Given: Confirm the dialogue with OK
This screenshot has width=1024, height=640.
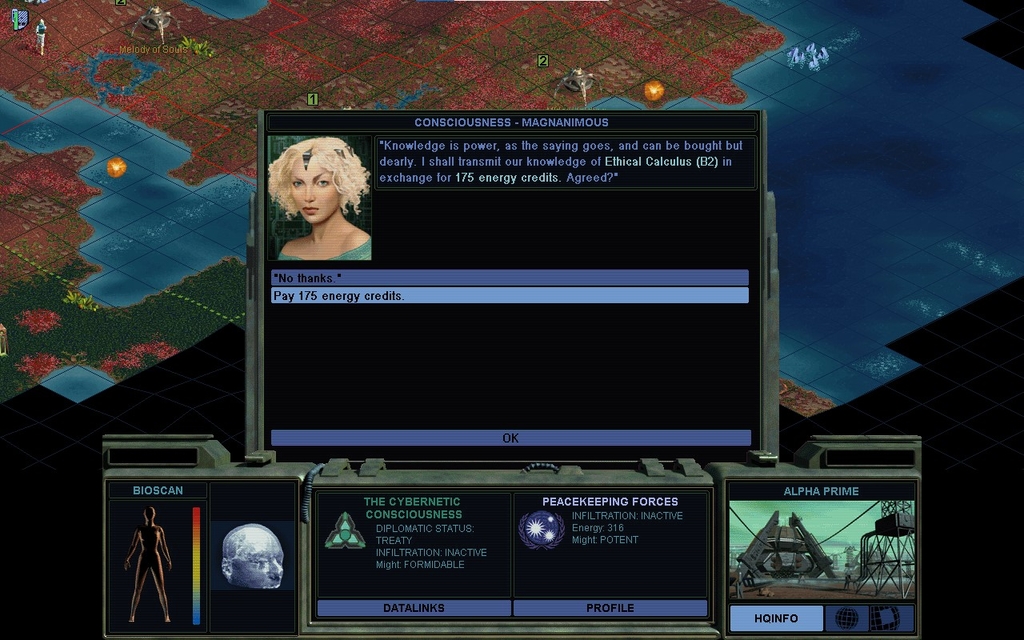Looking at the screenshot, I should coord(510,438).
